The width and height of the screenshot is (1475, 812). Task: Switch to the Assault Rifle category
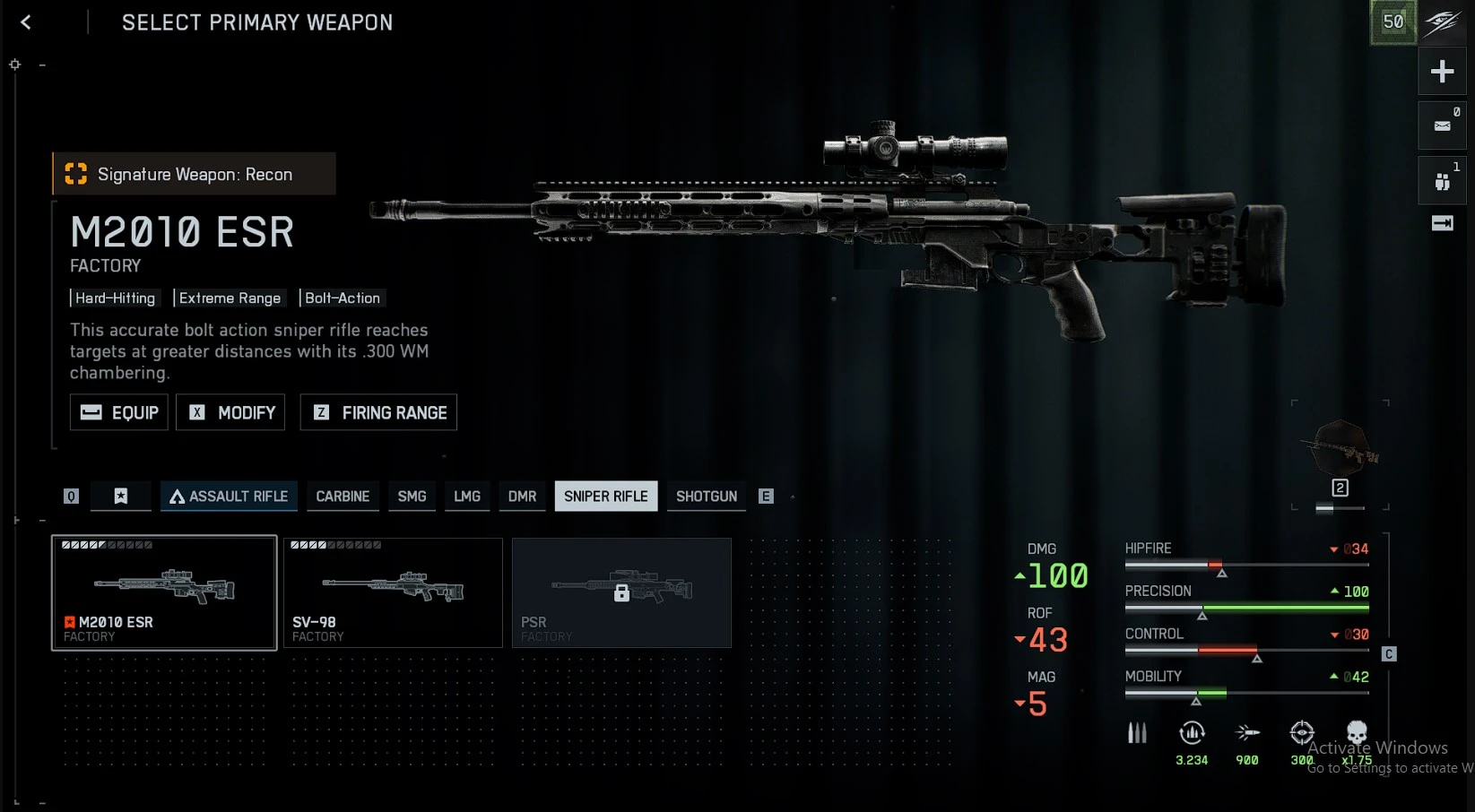(229, 497)
